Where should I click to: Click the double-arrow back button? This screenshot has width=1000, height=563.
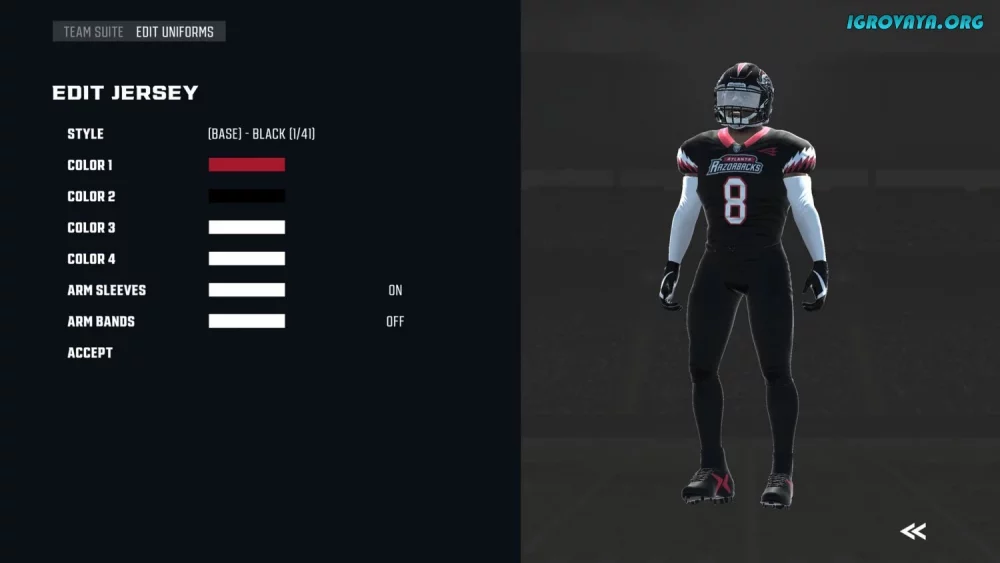tap(912, 531)
